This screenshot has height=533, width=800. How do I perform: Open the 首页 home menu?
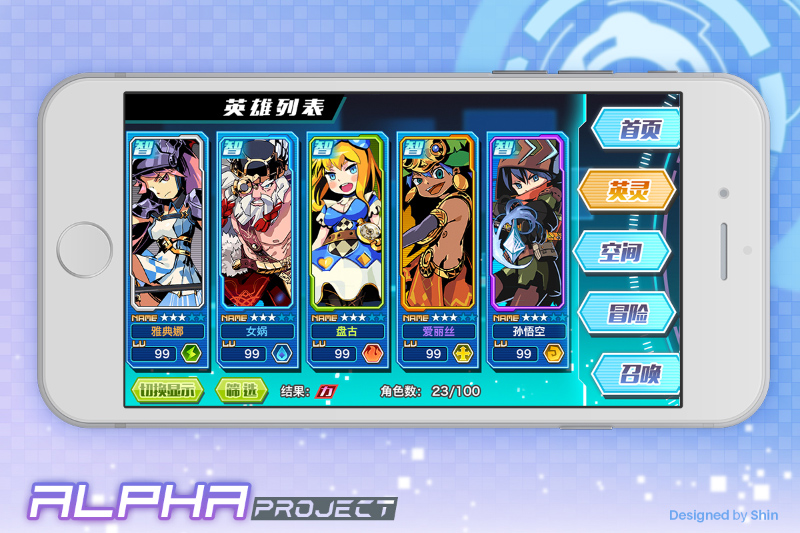(637, 130)
